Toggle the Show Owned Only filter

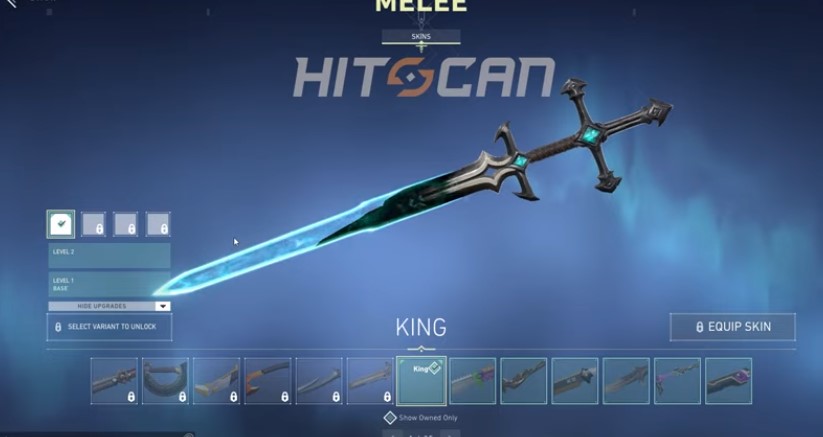pyautogui.click(x=391, y=418)
